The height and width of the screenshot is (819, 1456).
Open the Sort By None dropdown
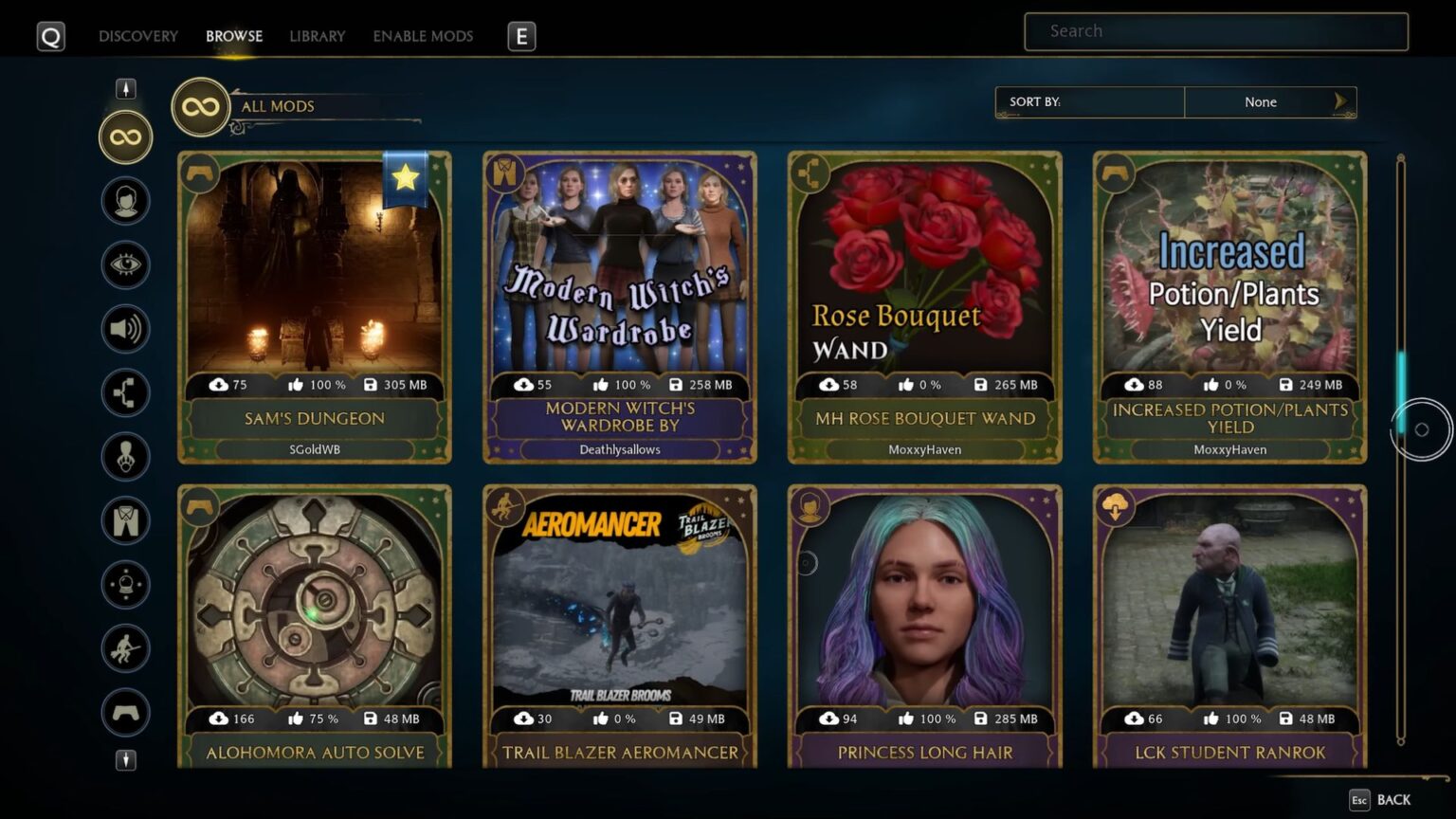coord(1261,101)
